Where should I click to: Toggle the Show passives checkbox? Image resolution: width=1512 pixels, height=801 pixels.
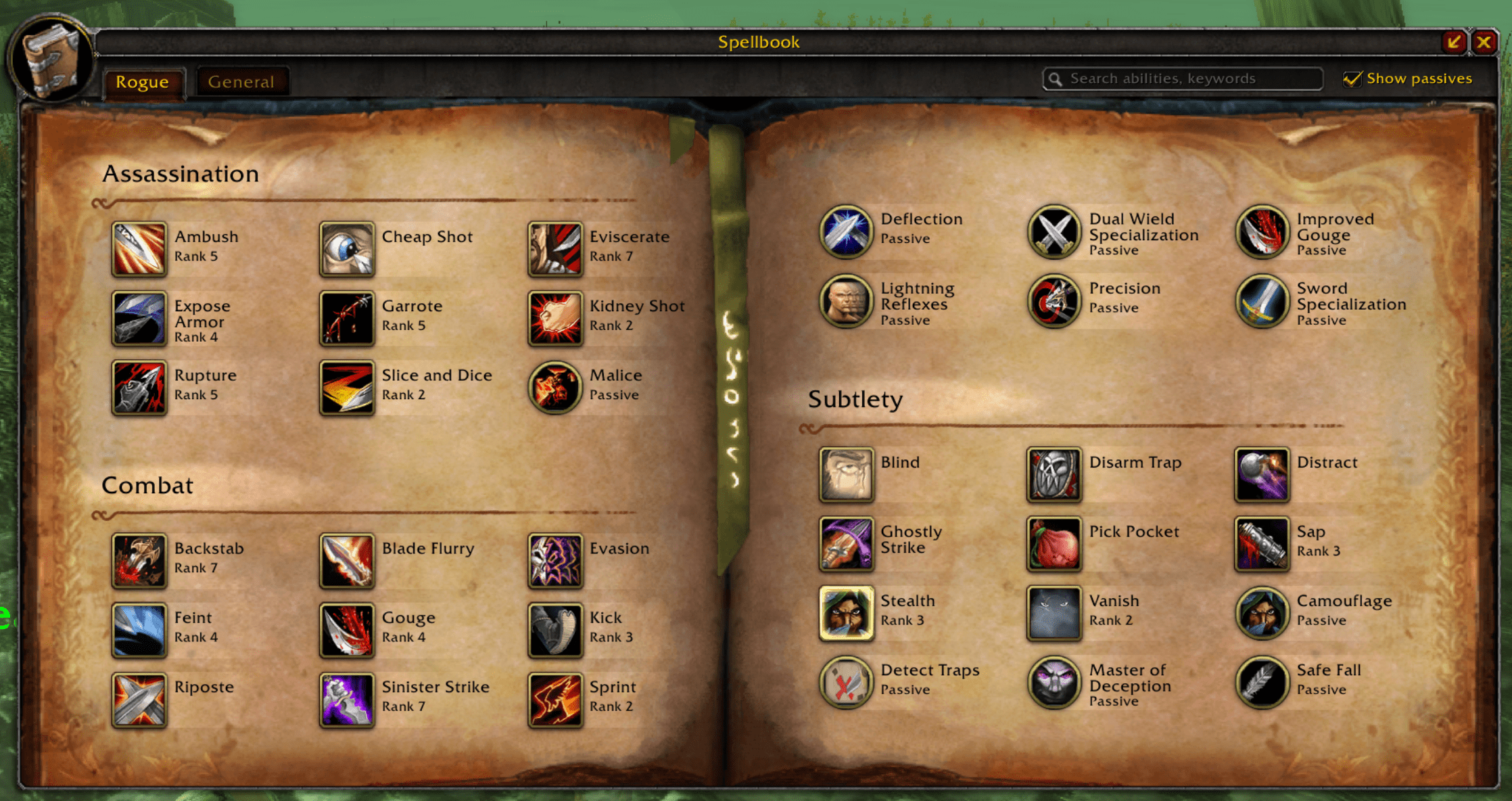point(1352,78)
